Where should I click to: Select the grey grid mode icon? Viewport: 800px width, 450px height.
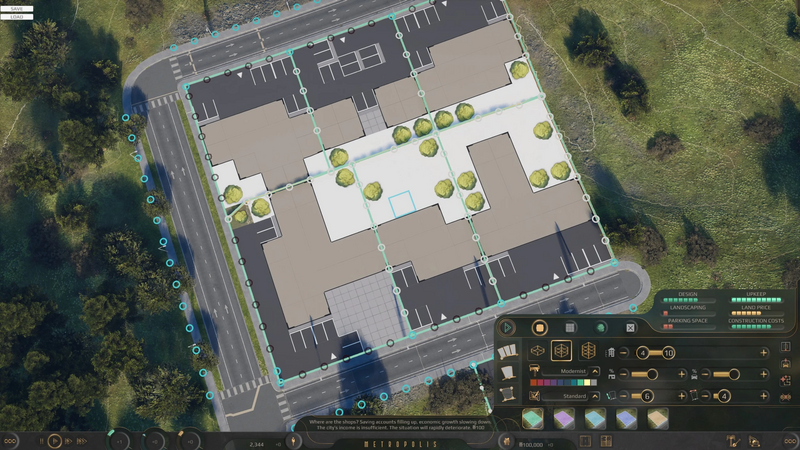tap(570, 327)
